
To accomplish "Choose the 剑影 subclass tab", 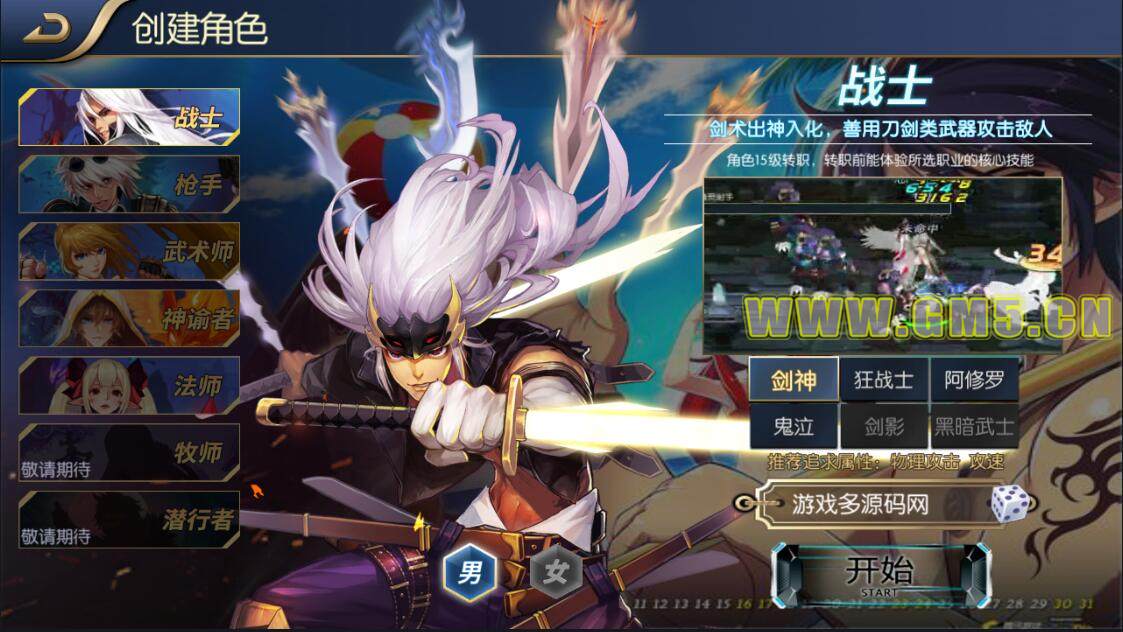I will click(x=884, y=427).
